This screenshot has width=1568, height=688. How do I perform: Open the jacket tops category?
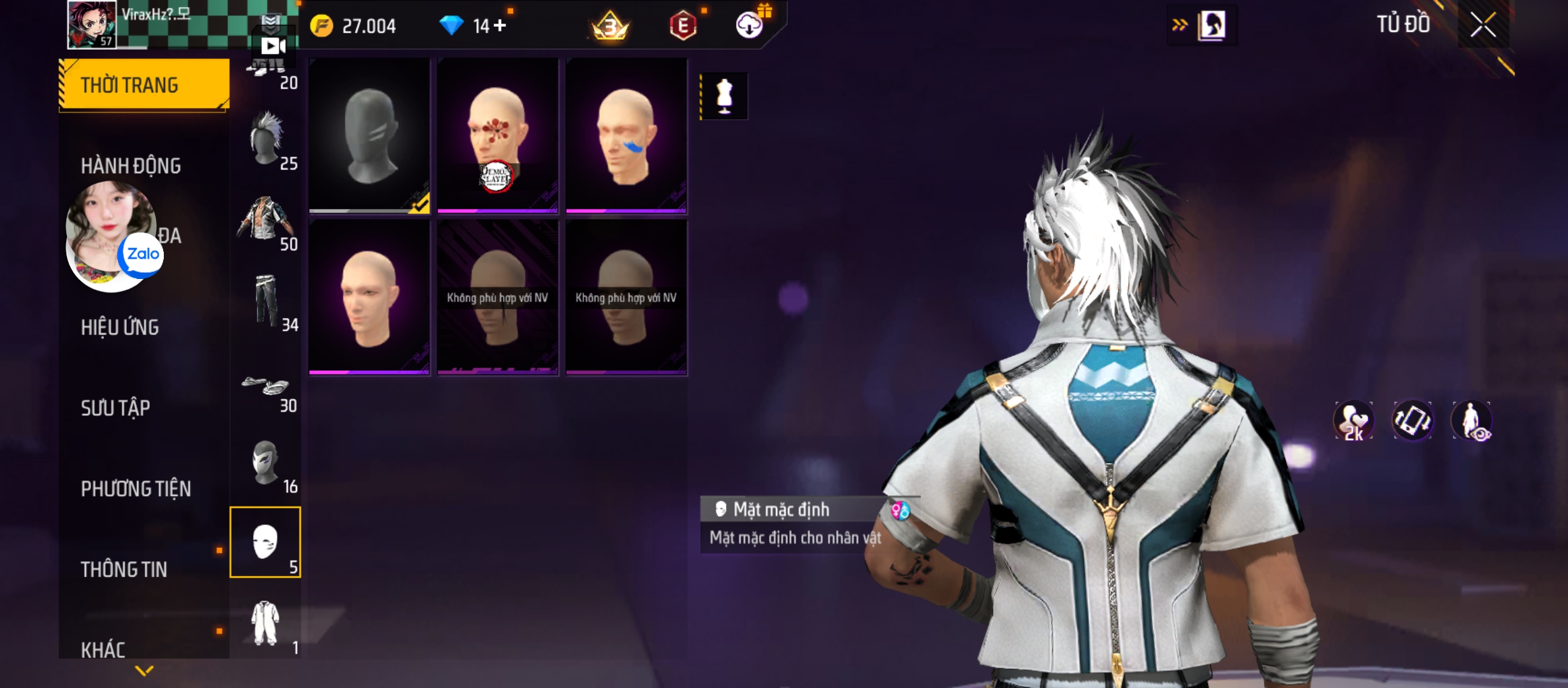266,220
